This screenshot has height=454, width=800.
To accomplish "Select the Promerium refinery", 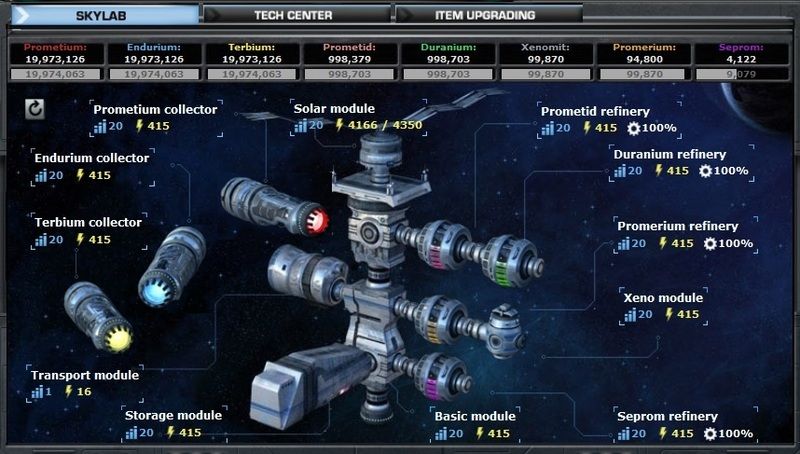I will pyautogui.click(x=677, y=226).
